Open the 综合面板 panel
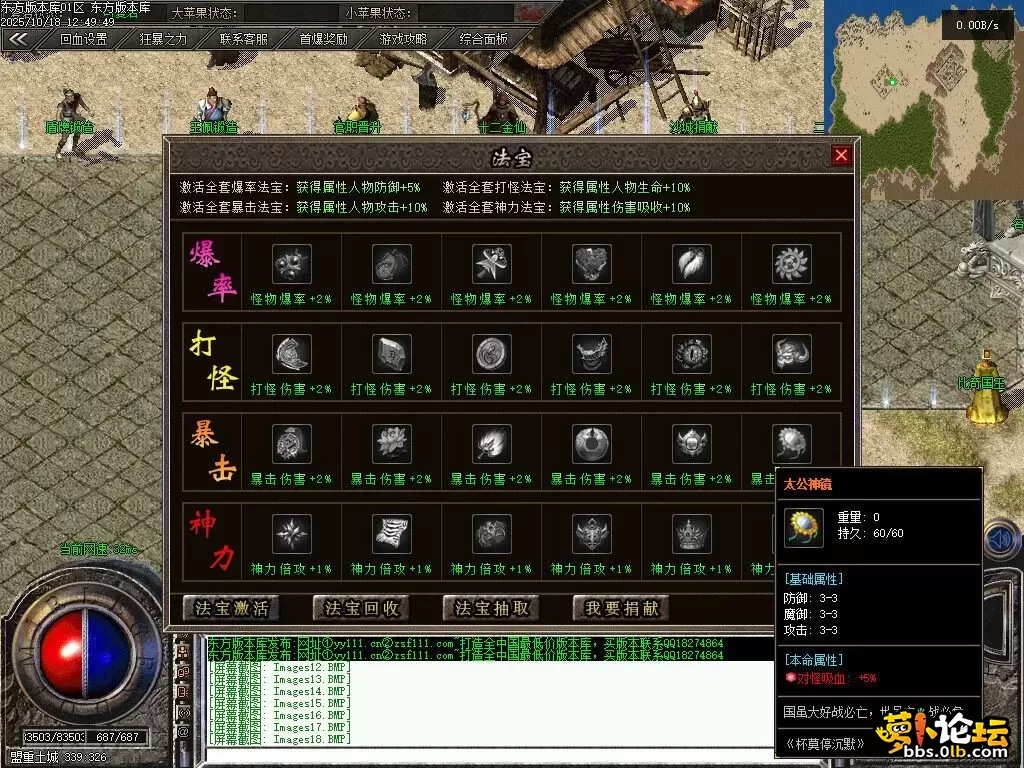The width and height of the screenshot is (1024, 768). pyautogui.click(x=484, y=40)
